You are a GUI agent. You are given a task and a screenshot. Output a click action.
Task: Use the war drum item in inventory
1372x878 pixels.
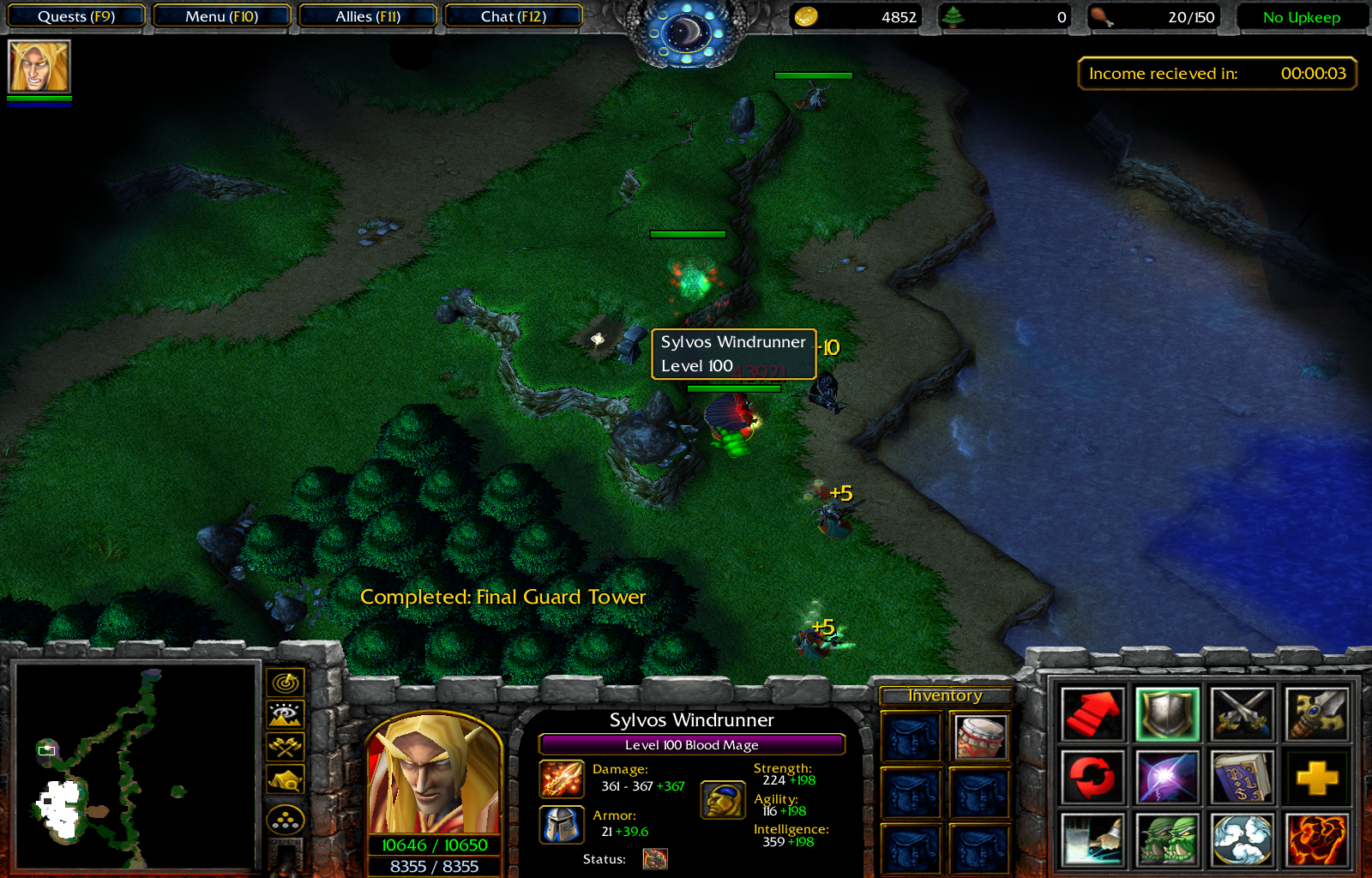click(980, 737)
